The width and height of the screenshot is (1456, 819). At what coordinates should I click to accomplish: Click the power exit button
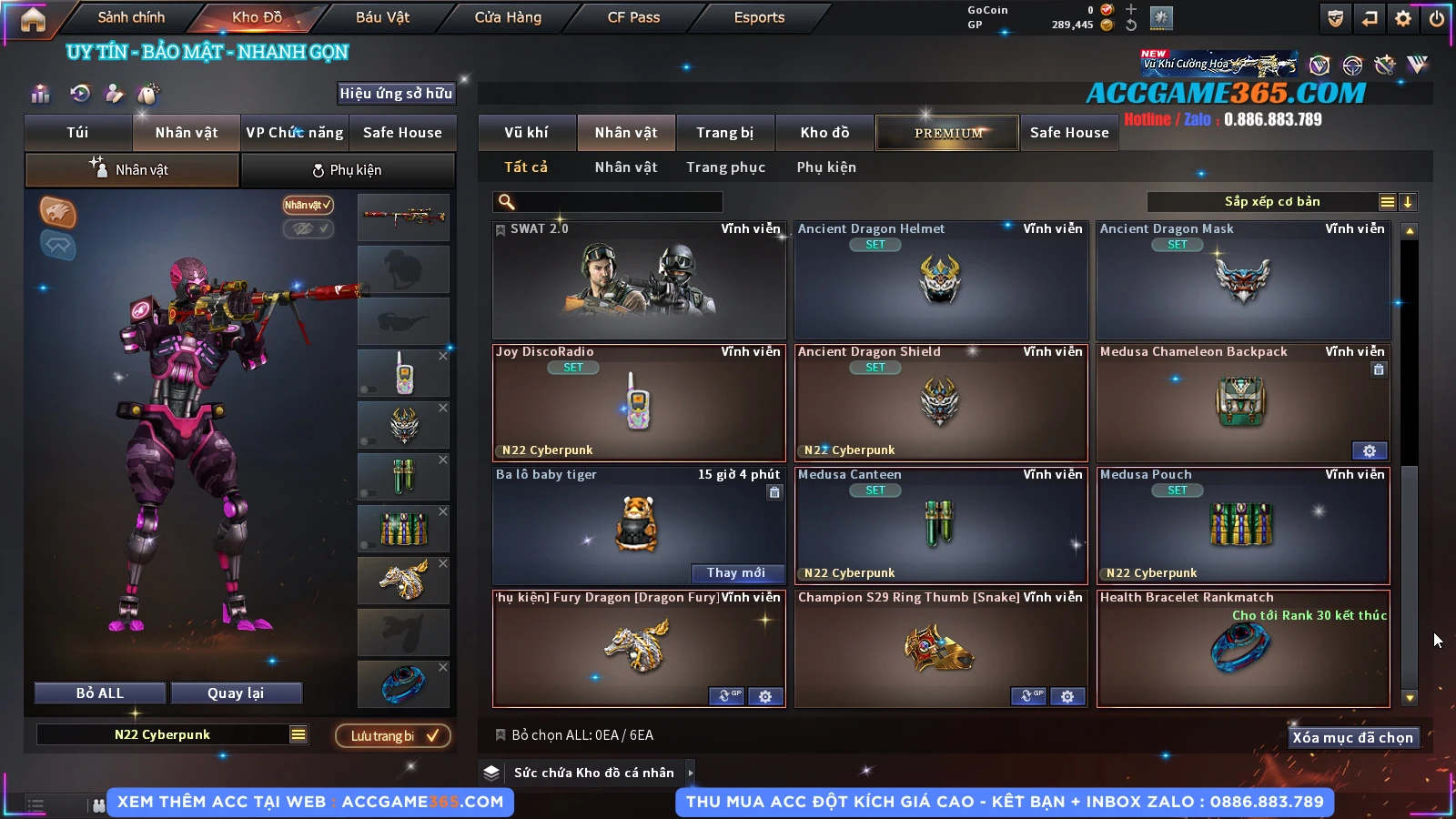pyautogui.click(x=1437, y=18)
